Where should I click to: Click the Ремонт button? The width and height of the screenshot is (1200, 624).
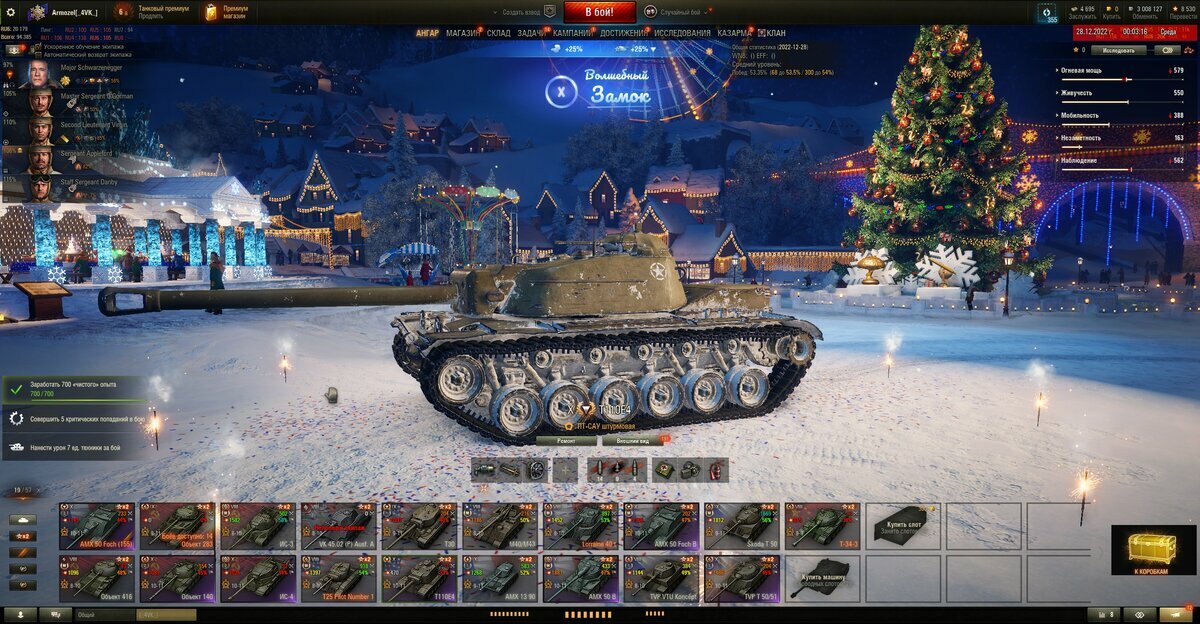pos(566,440)
